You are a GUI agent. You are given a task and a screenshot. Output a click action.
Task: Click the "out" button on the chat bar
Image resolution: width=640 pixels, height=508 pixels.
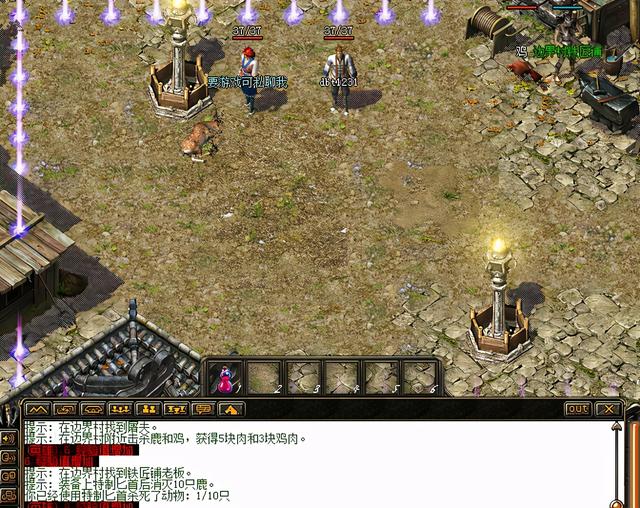point(578,409)
